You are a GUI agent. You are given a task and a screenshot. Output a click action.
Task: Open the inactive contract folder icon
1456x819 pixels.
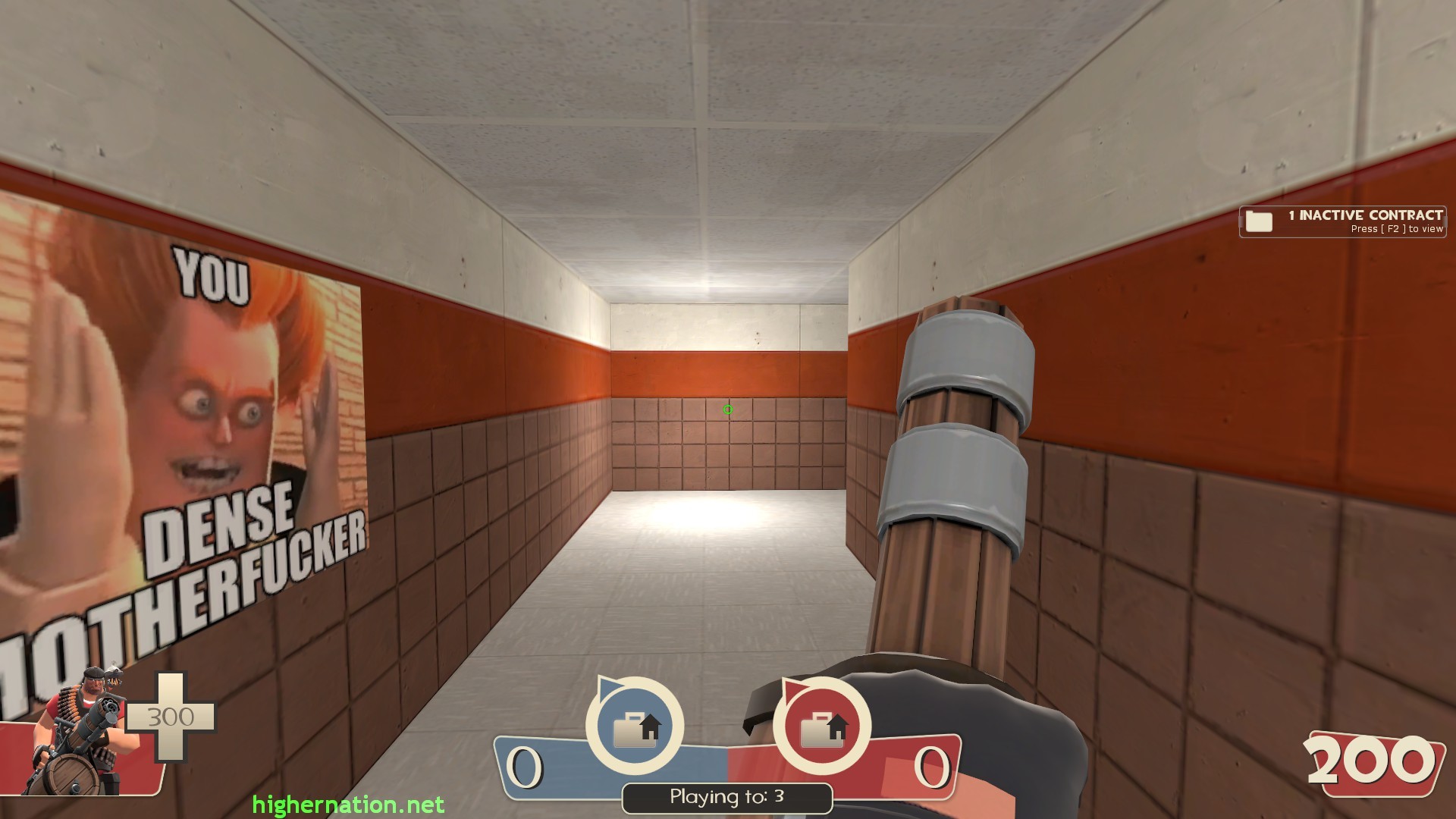pos(1259,221)
